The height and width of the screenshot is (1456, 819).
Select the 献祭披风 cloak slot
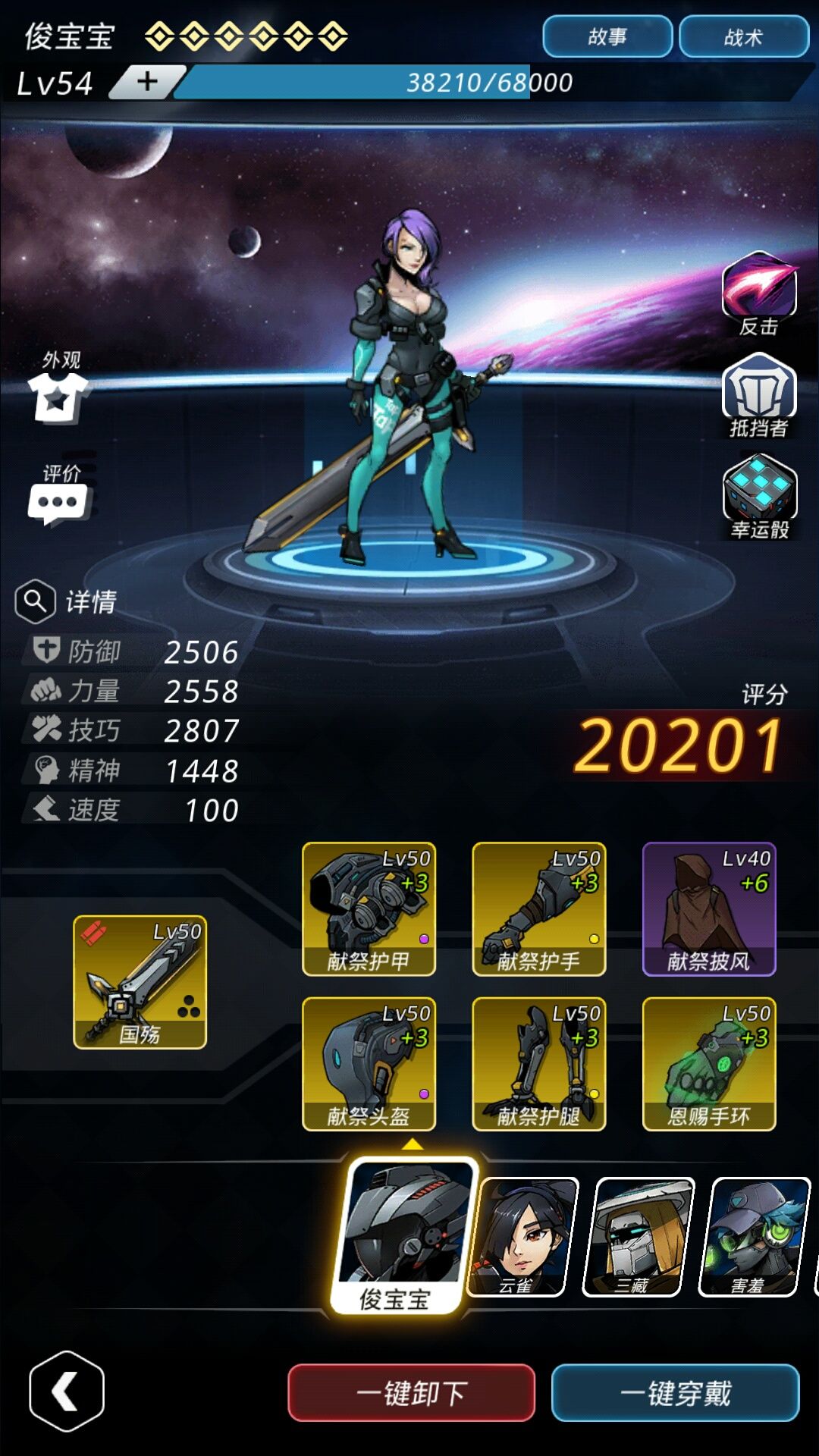pos(708,908)
